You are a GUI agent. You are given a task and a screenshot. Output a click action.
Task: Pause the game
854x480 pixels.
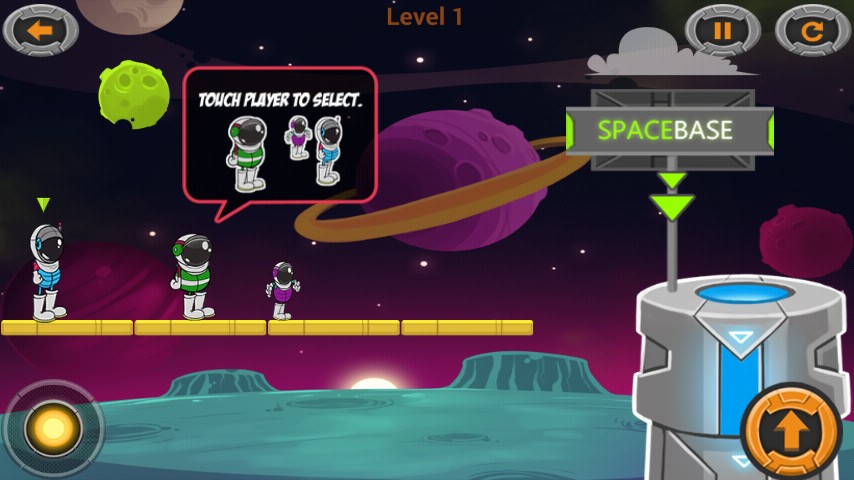click(x=723, y=30)
